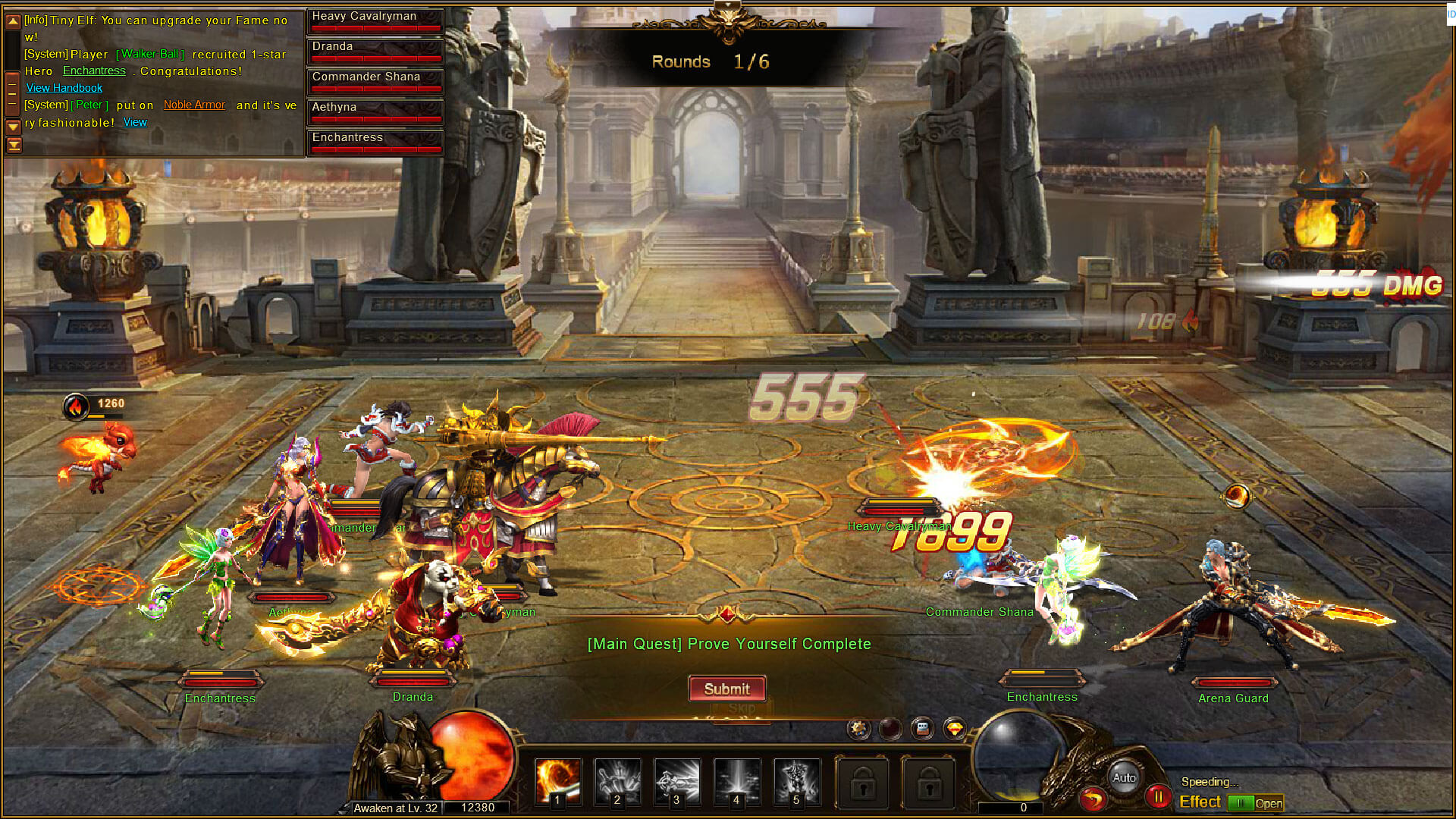This screenshot has width=1456, height=819.
Task: Open player Walker Ball's name link
Action: coord(149,54)
